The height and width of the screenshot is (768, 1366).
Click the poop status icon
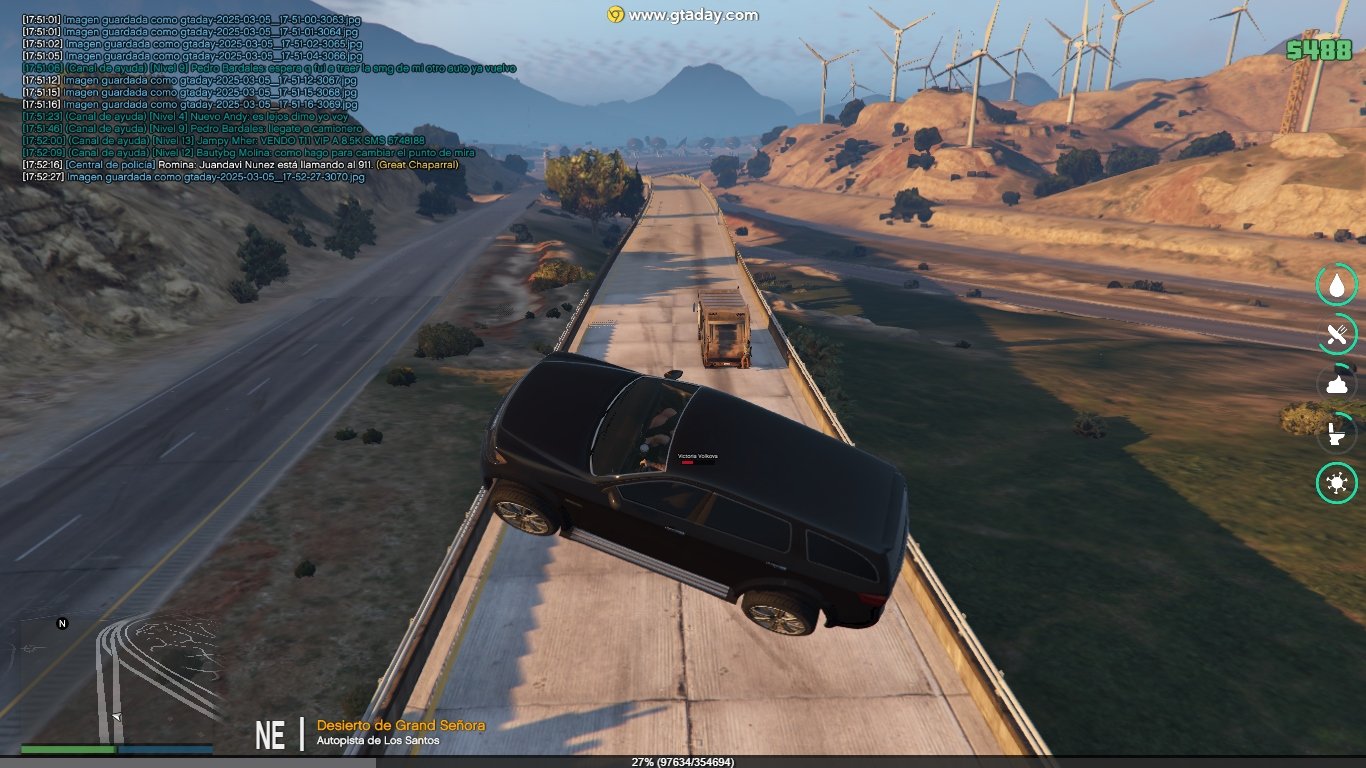(1336, 384)
